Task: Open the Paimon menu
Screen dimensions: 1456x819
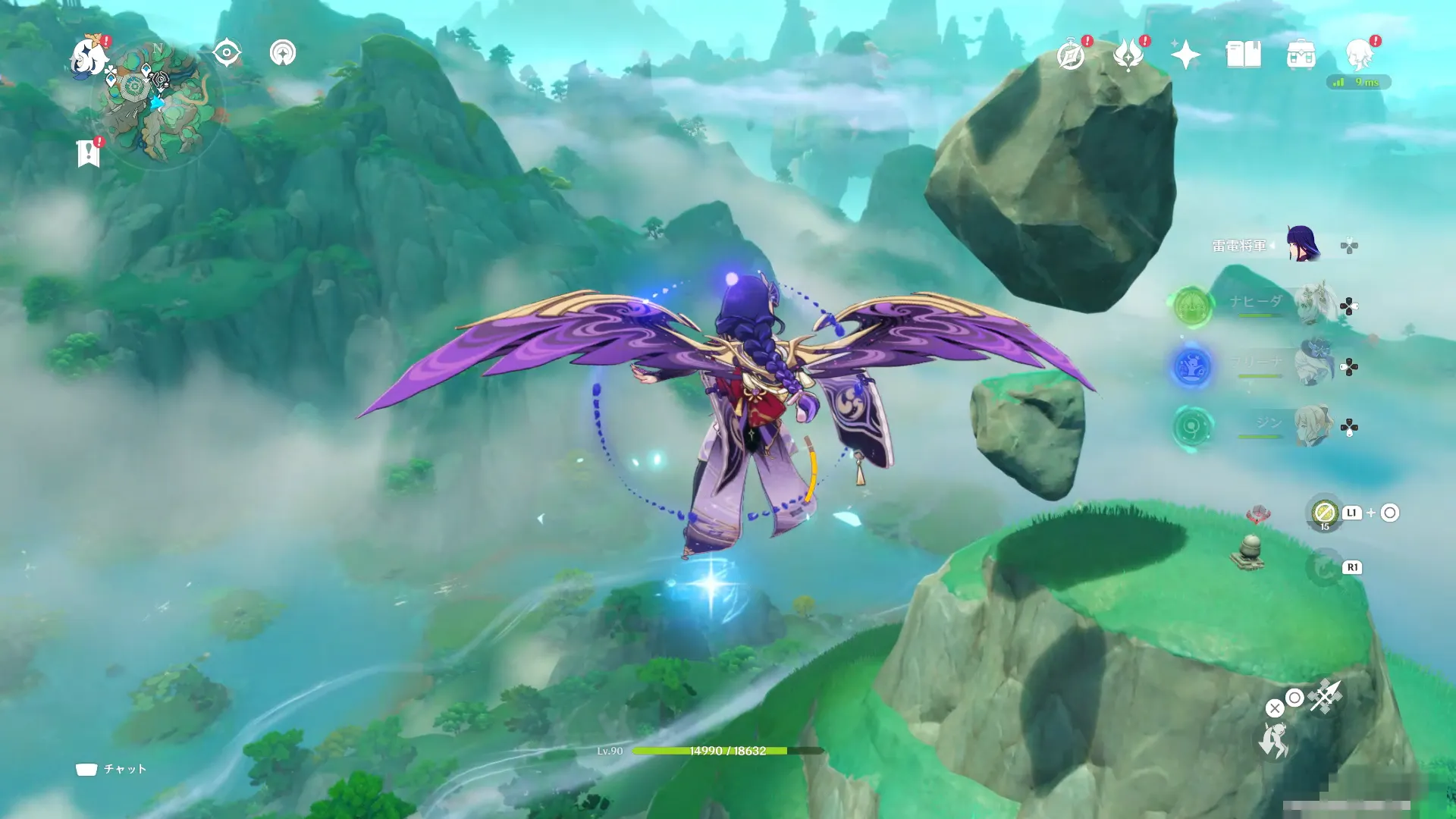Action: [x=88, y=57]
